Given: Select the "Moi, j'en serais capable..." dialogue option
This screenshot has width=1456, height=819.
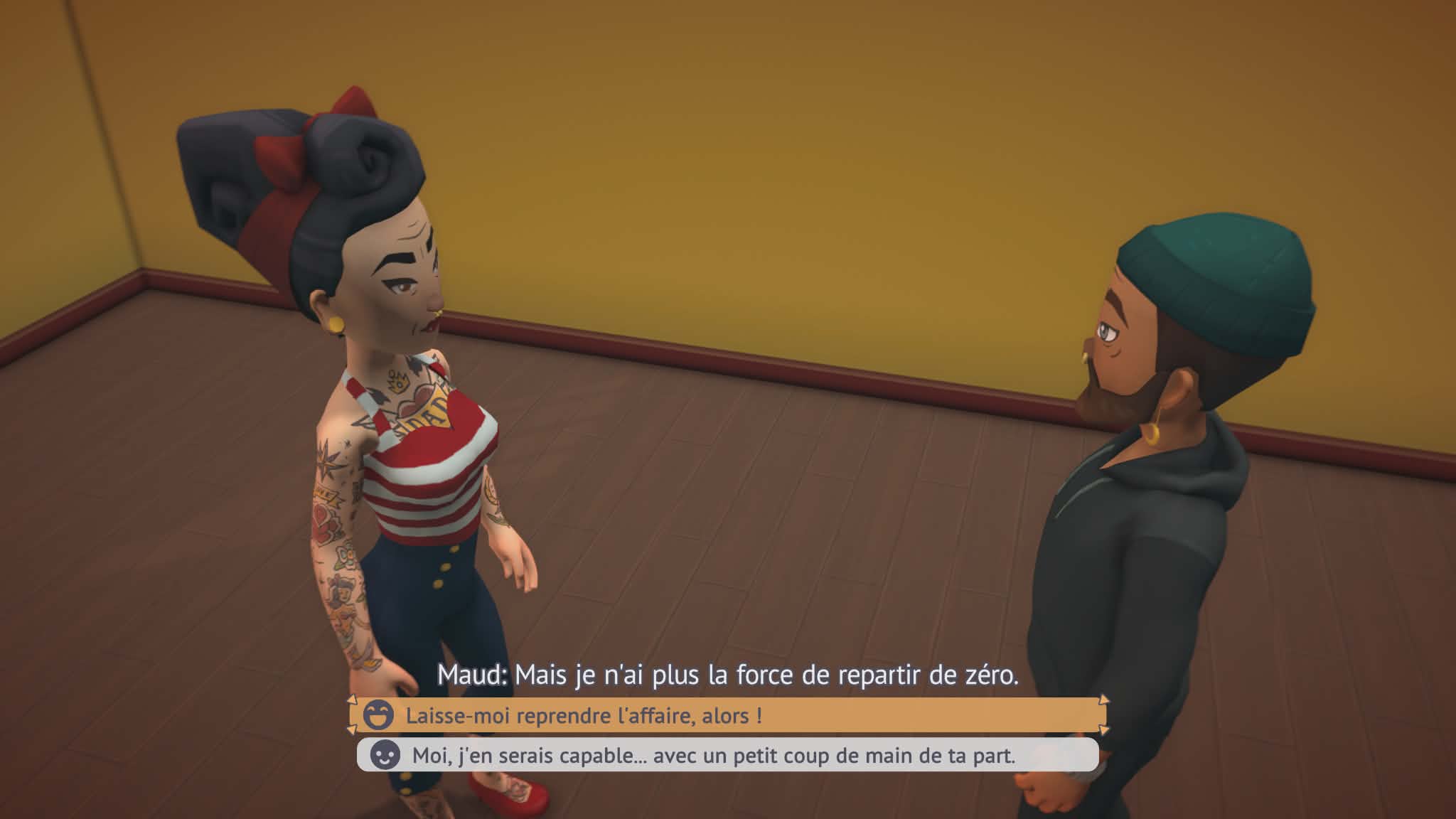Looking at the screenshot, I should tap(725, 755).
